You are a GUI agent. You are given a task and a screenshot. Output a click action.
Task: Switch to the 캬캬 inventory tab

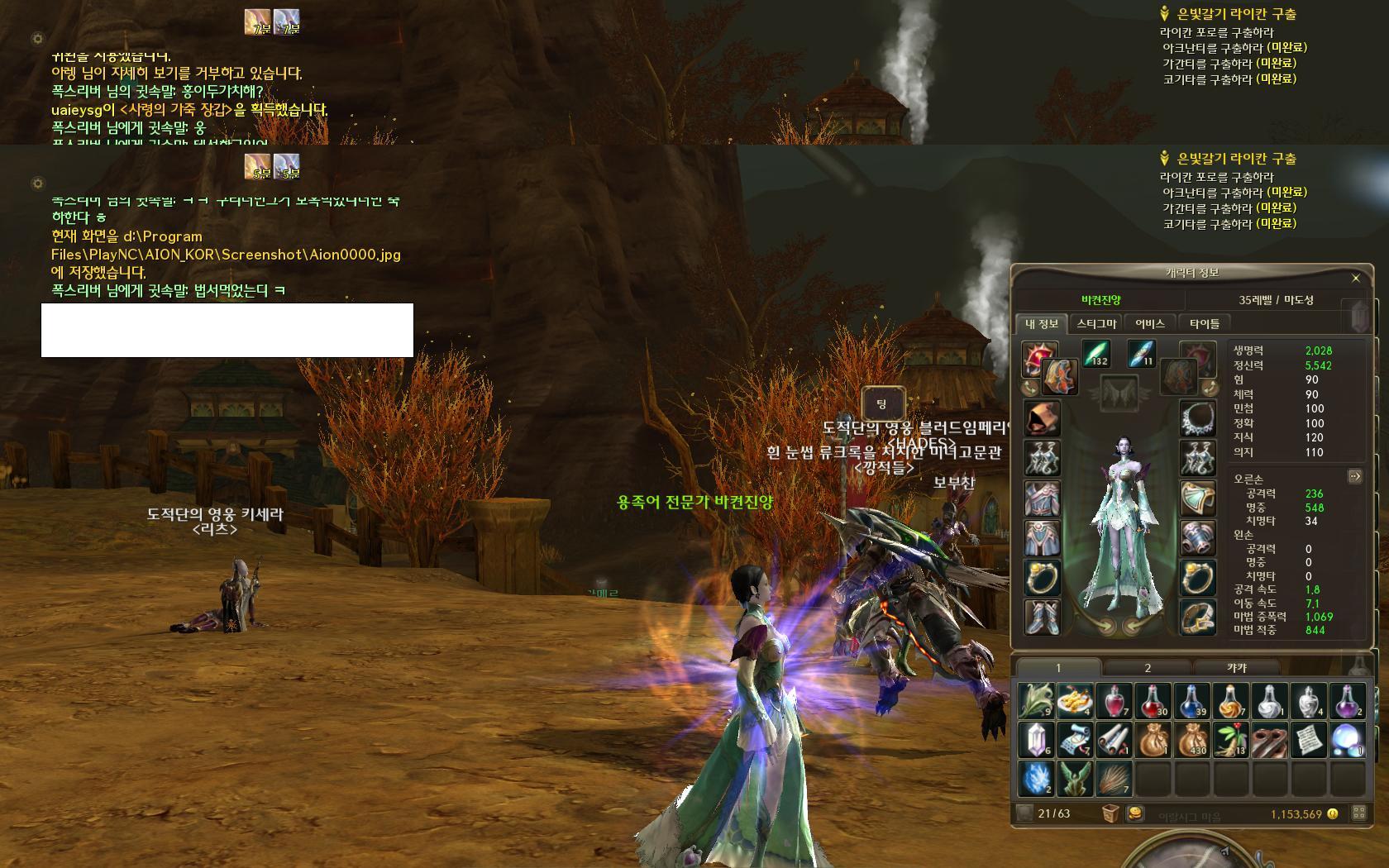point(1236,667)
